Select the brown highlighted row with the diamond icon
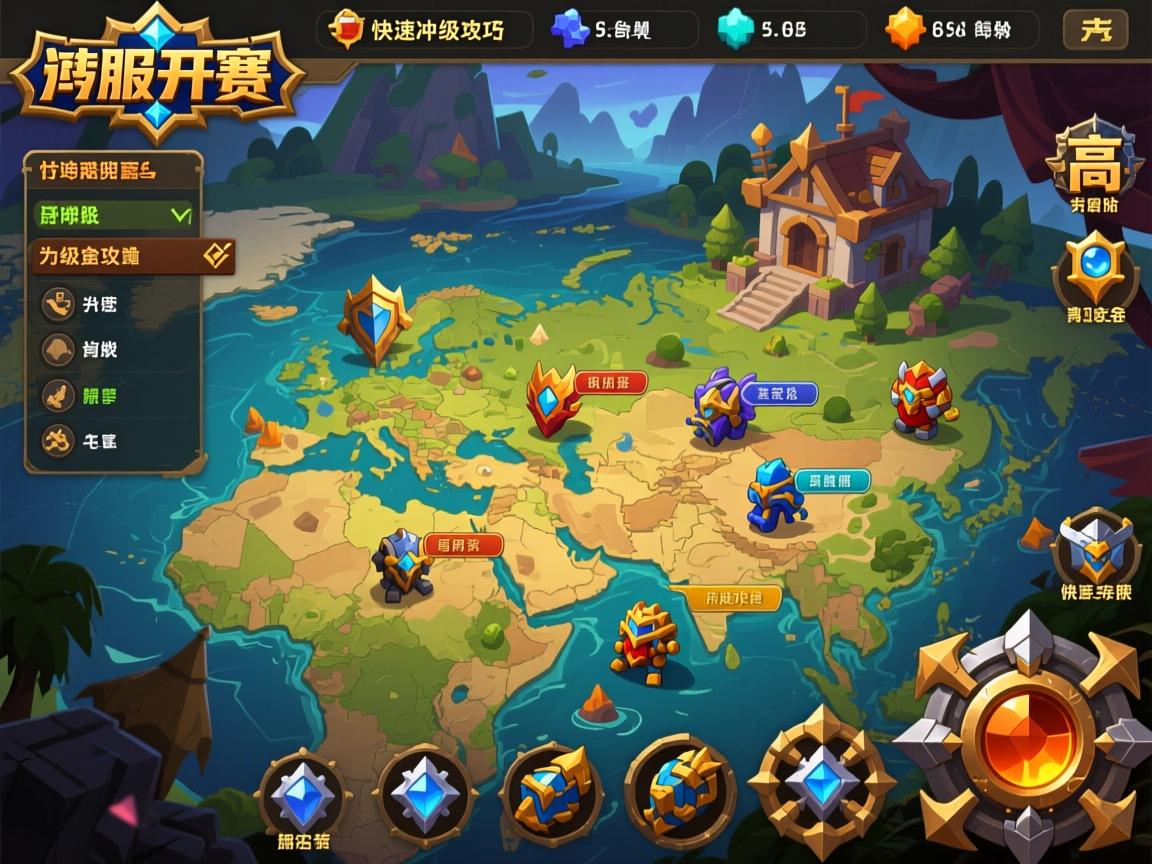This screenshot has height=864, width=1152. [132, 256]
